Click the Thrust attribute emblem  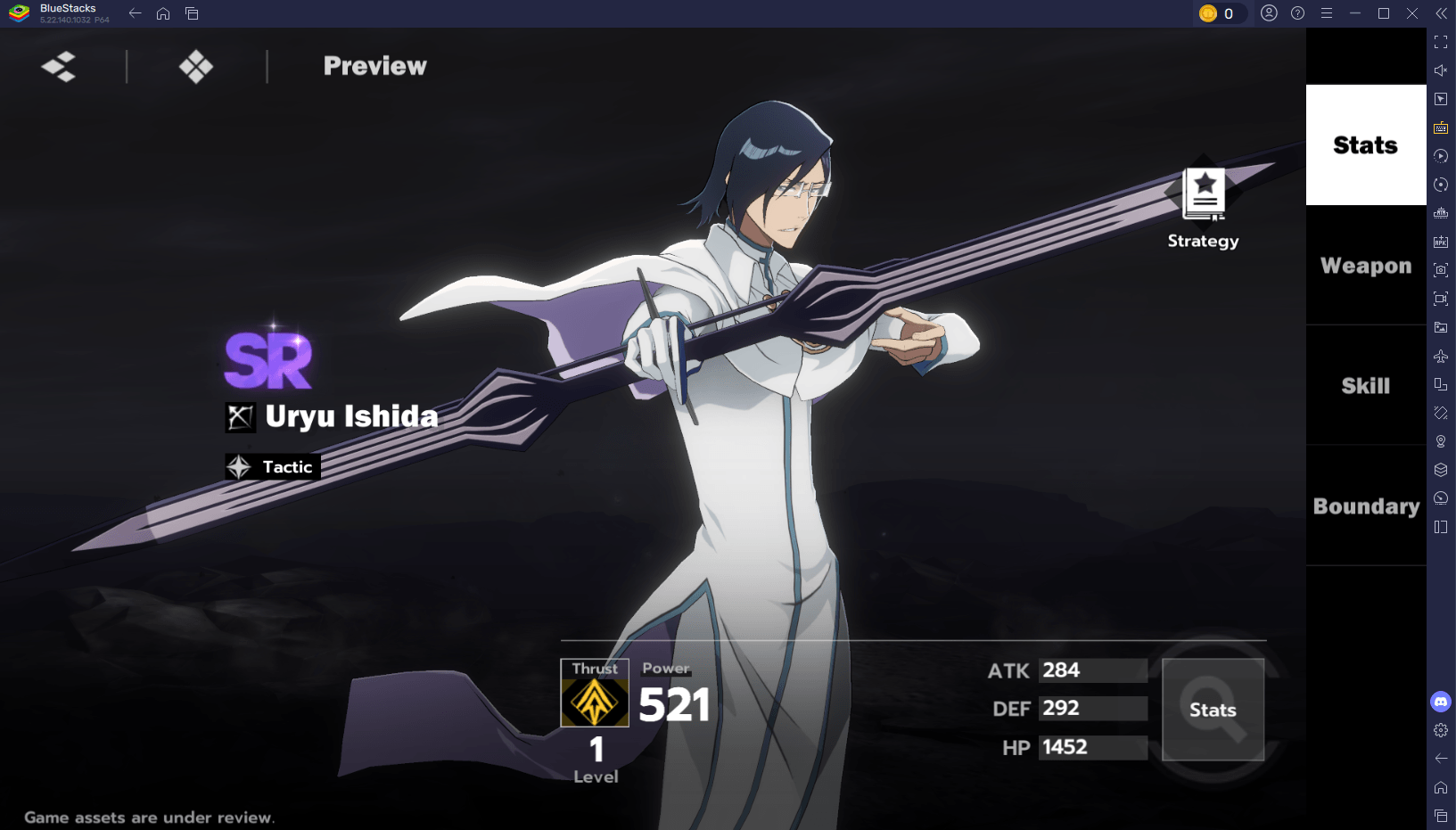[x=594, y=703]
